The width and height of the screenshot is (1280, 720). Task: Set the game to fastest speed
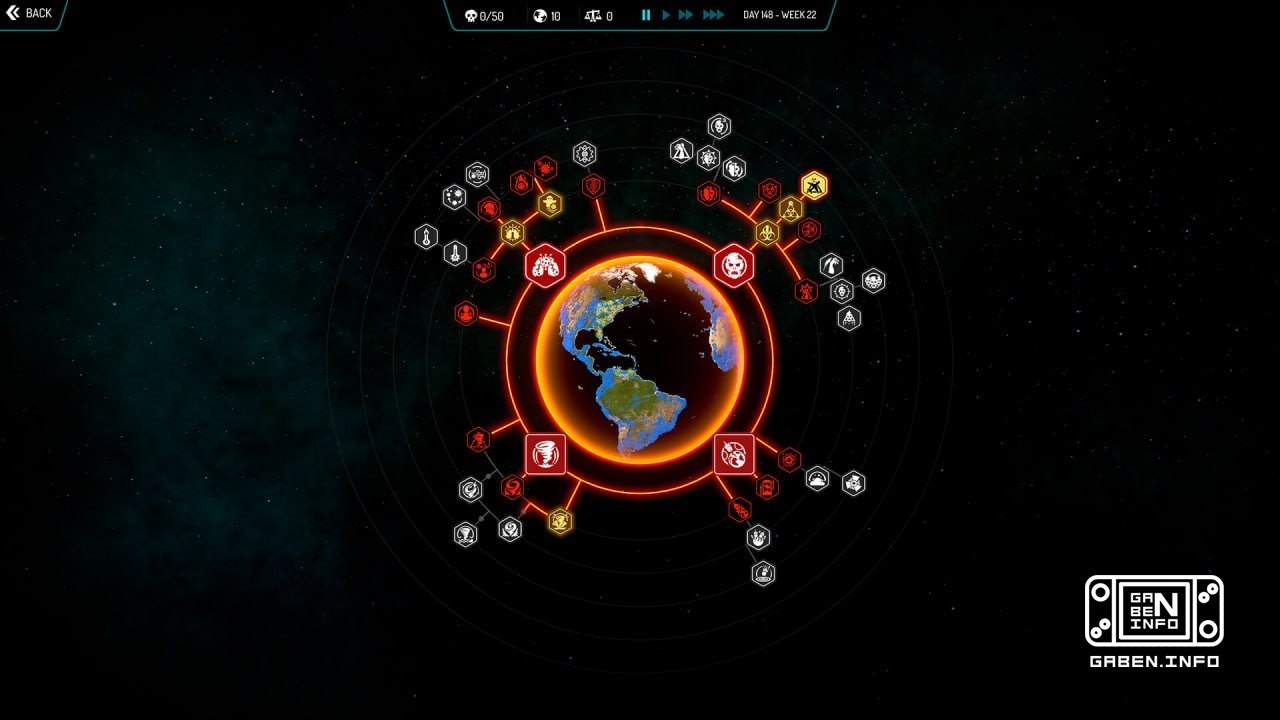[x=713, y=14]
